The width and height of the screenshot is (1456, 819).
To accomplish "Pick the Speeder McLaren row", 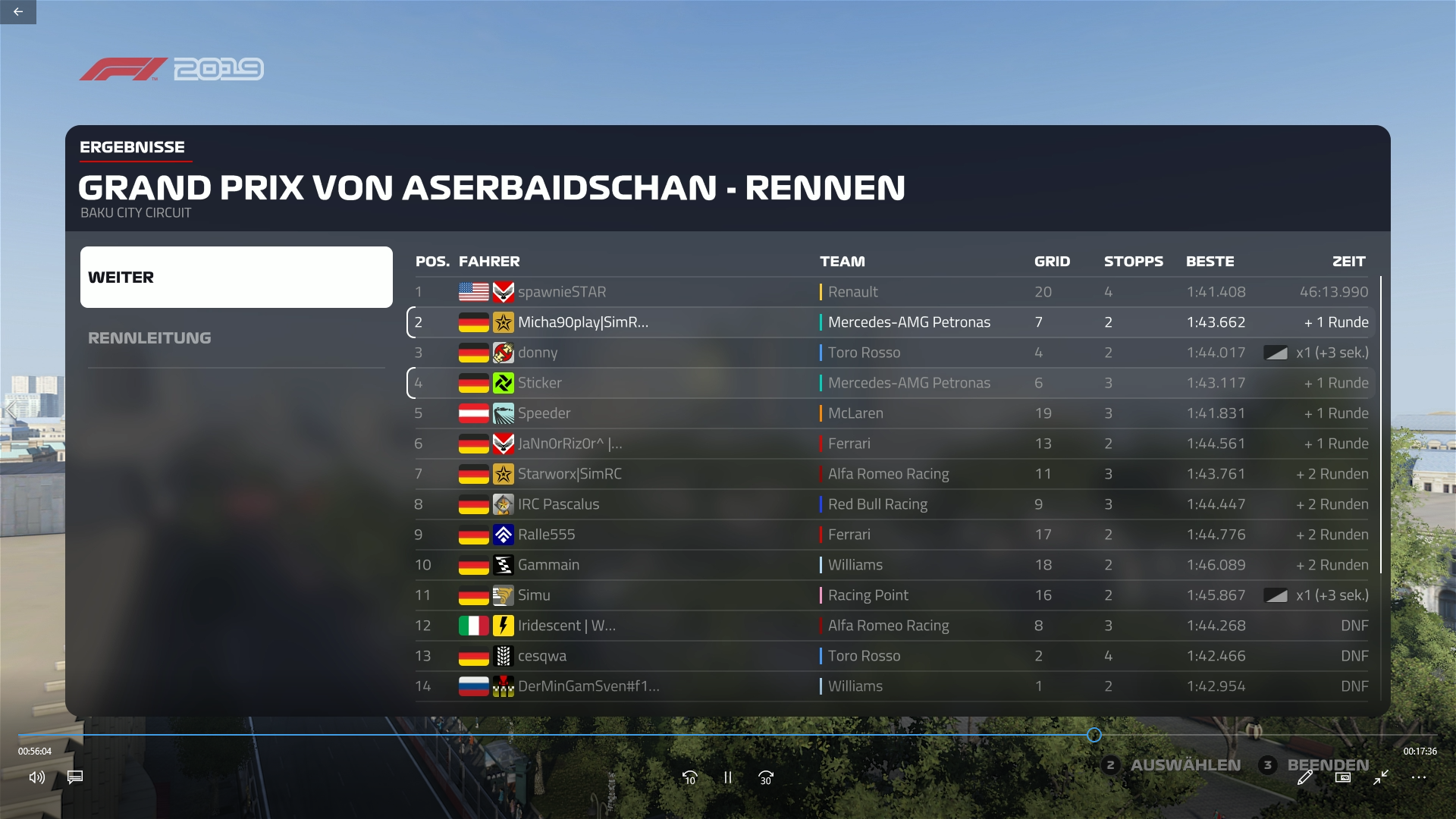I will (x=891, y=413).
